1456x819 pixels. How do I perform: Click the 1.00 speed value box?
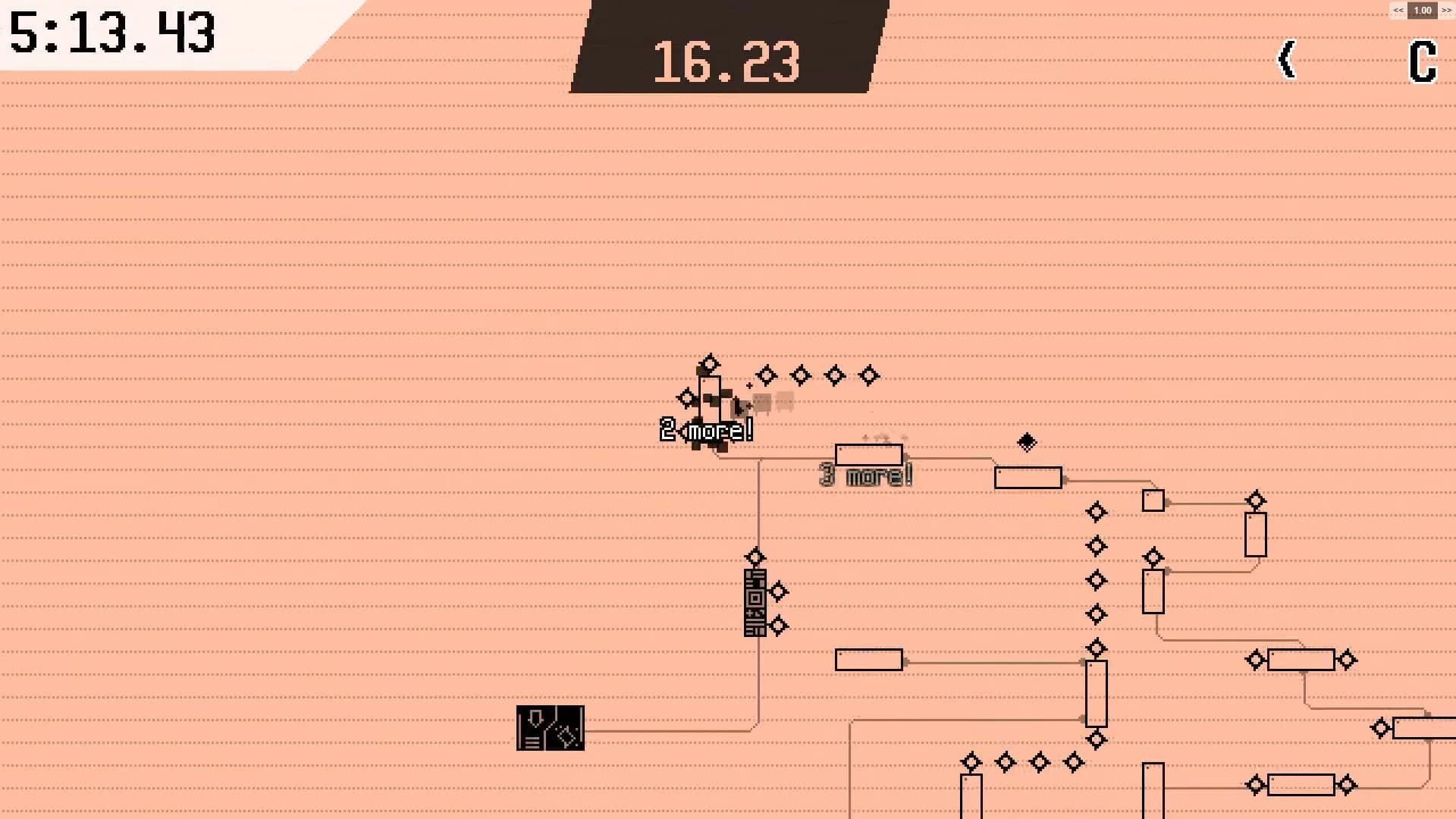1423,11
